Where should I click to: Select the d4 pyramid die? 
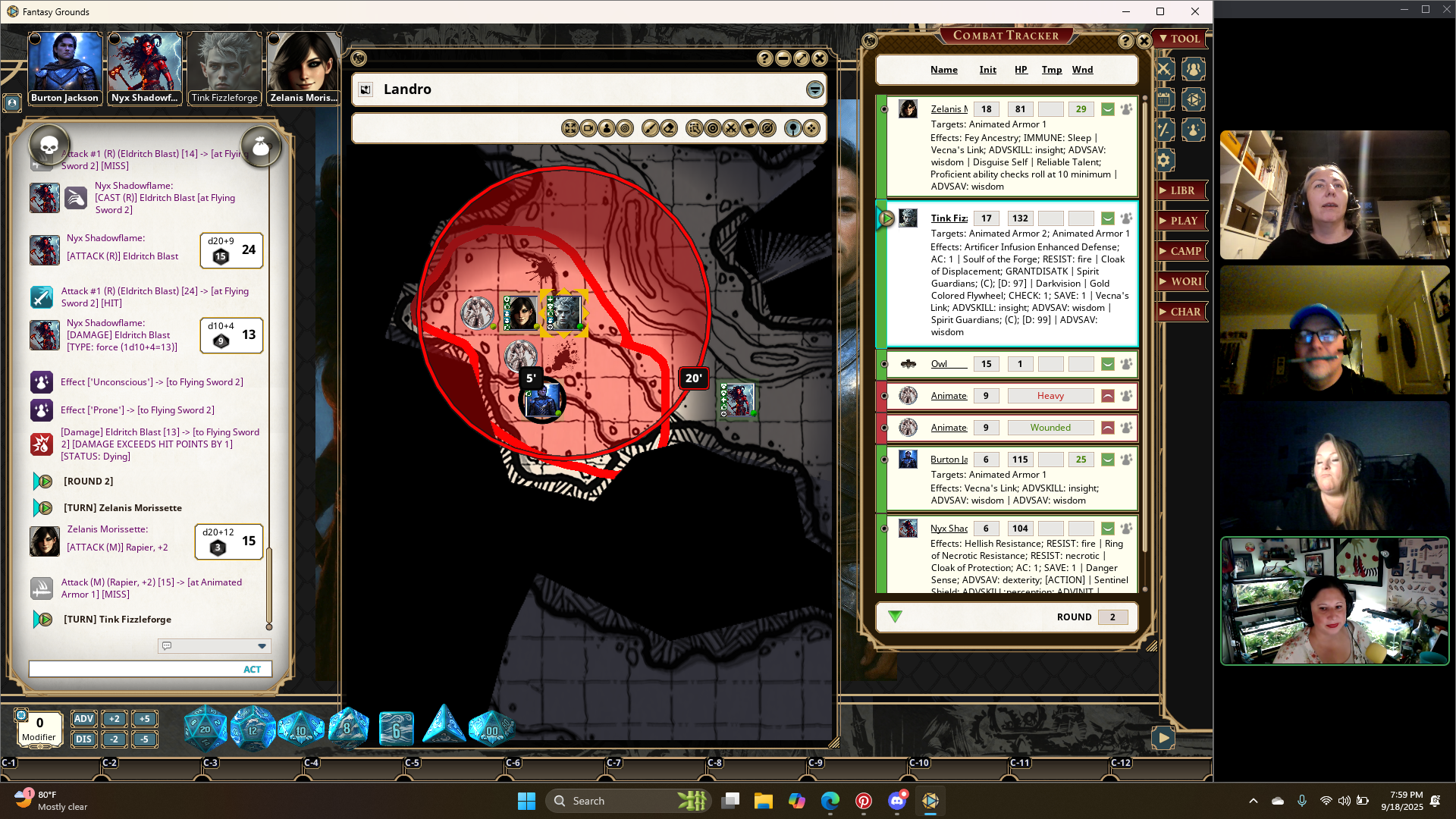pos(444,726)
